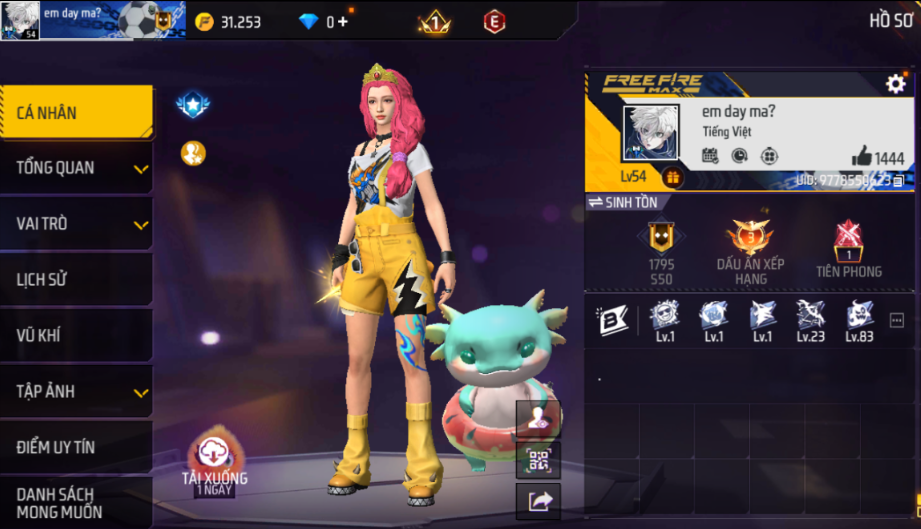The width and height of the screenshot is (921, 529).
Task: Click the gold coin balance
Action: (x=228, y=22)
